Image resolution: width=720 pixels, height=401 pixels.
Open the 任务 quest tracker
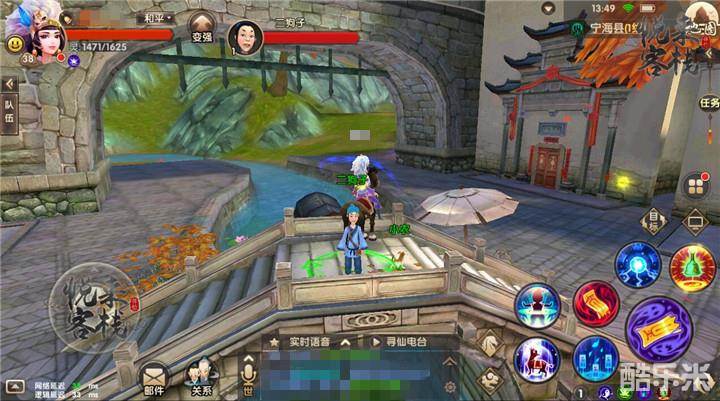point(709,103)
